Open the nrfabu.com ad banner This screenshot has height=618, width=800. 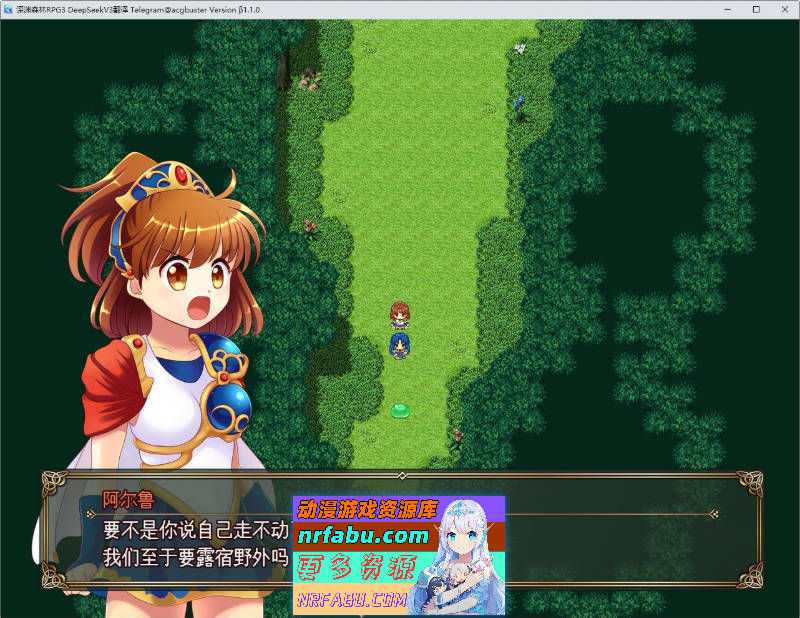pos(398,554)
